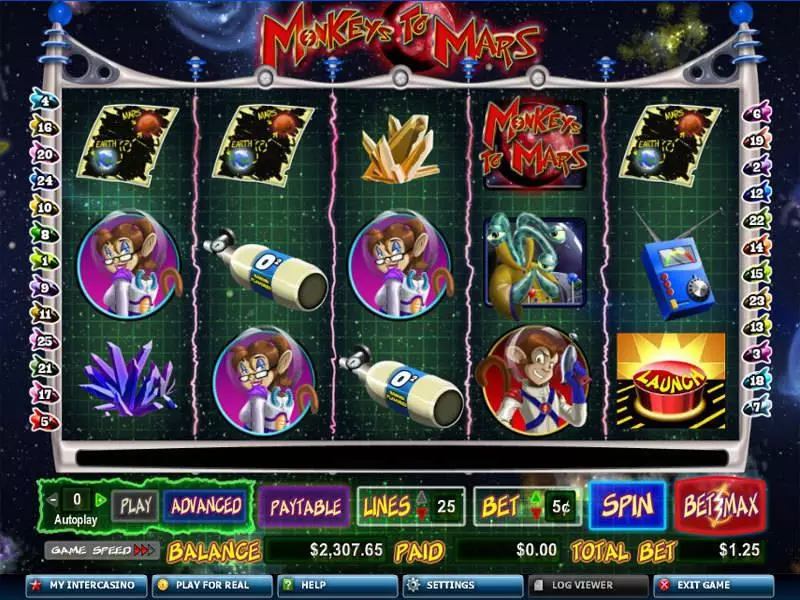The height and width of the screenshot is (600, 800).
Task: Change the game speed setting
Action: point(102,550)
